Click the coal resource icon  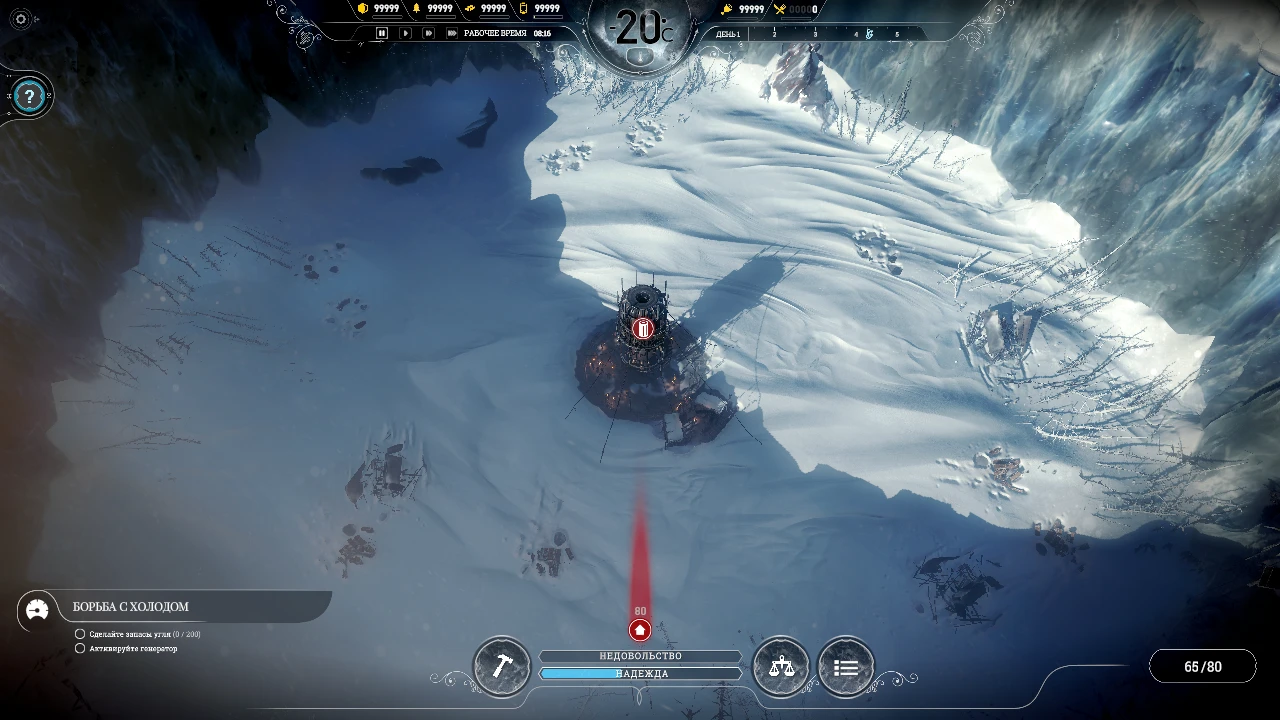coord(362,9)
